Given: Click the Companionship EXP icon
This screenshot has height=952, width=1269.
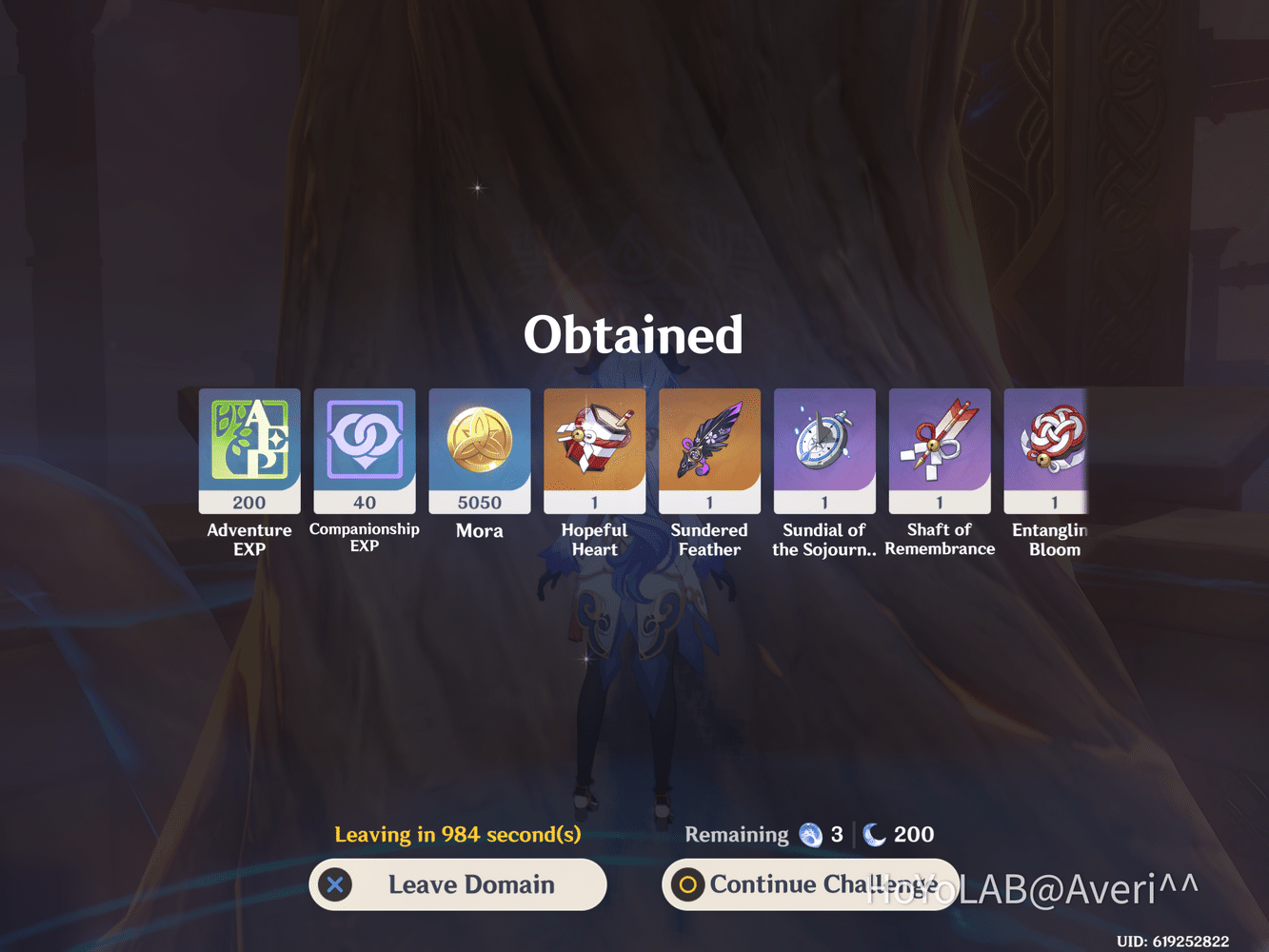Looking at the screenshot, I should pyautogui.click(x=365, y=447).
